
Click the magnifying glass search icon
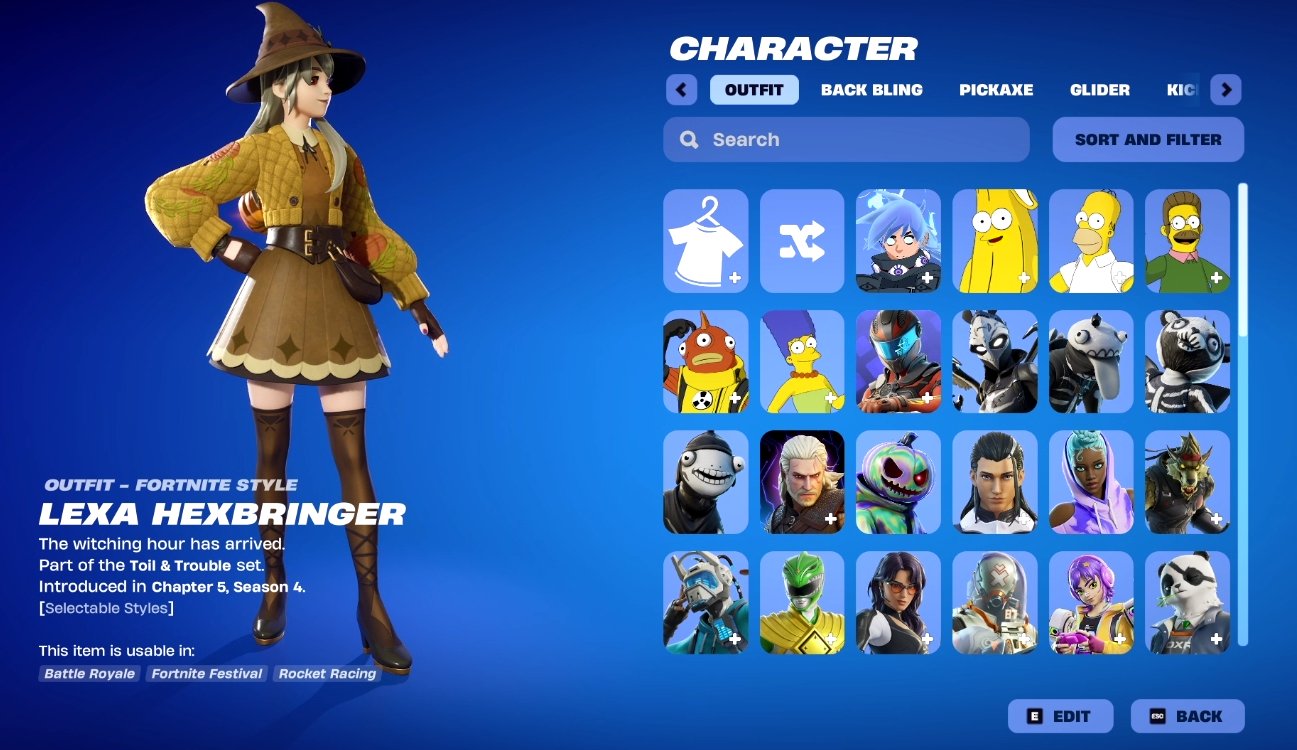tap(688, 139)
